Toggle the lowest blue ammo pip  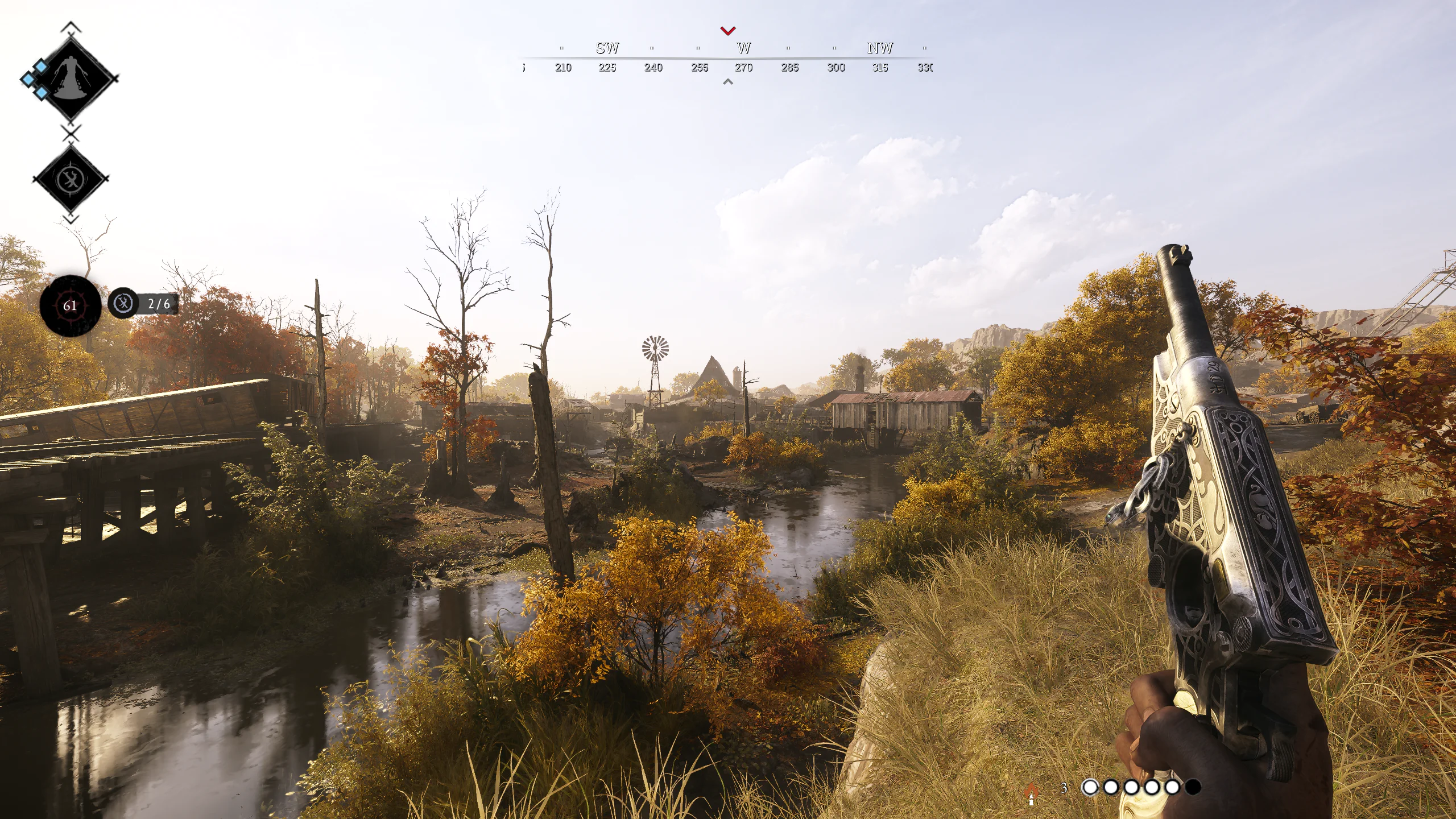coord(41,93)
